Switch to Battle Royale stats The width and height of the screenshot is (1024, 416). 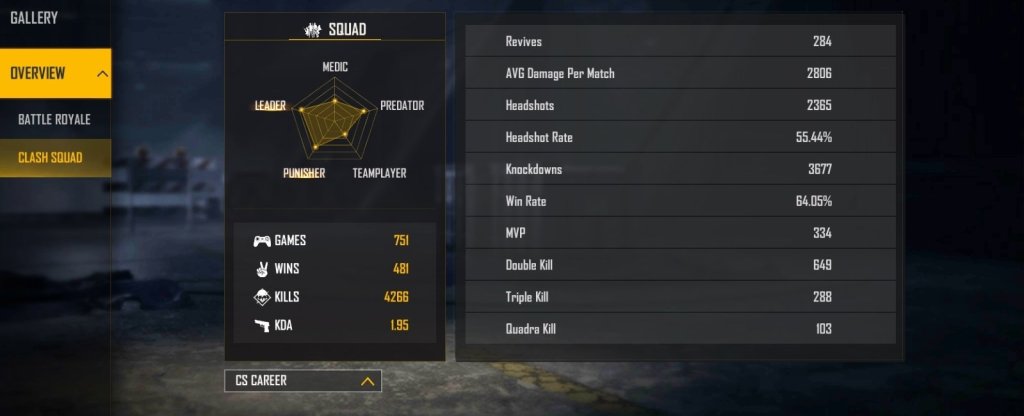[54, 120]
